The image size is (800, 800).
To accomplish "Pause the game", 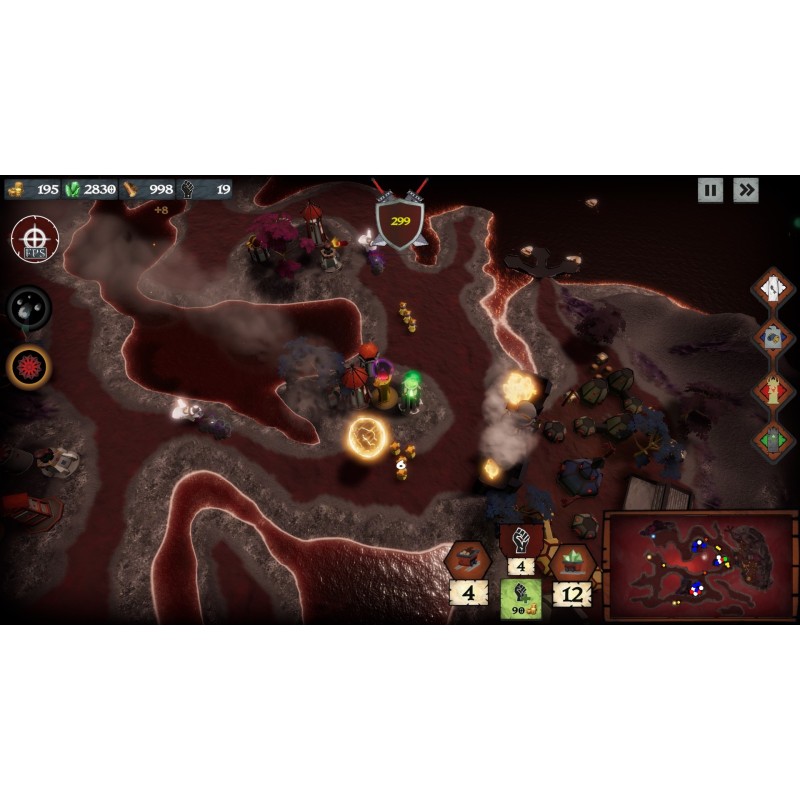I will tap(710, 190).
